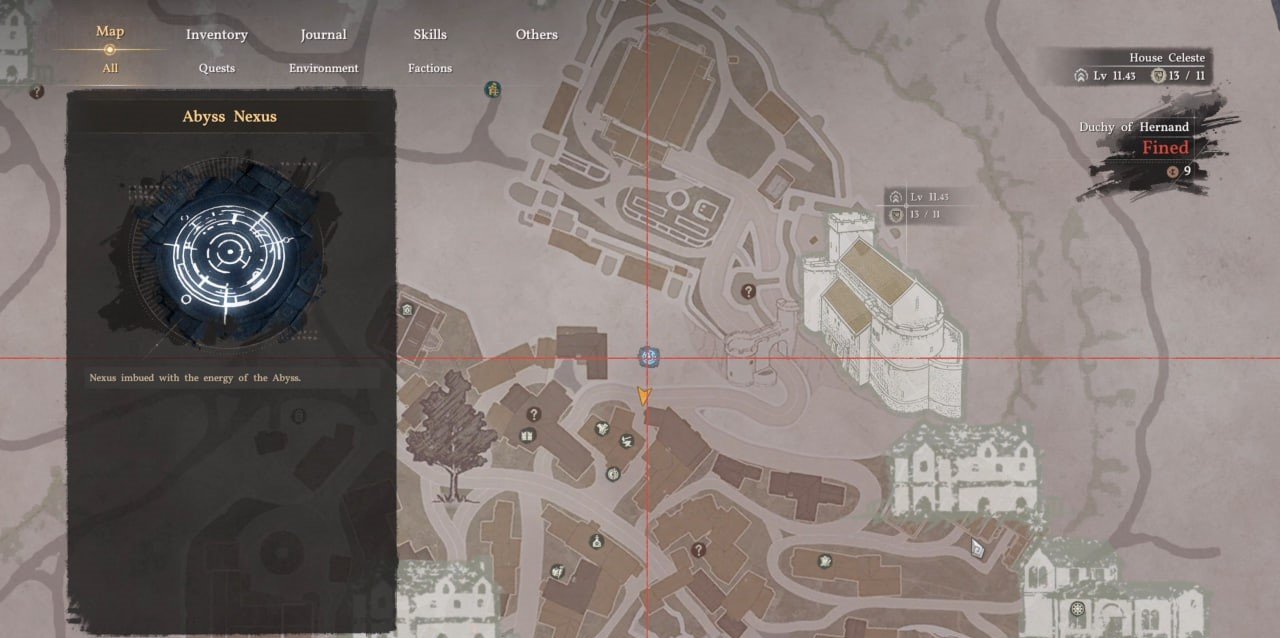Filter map markers by Factions
Image resolution: width=1280 pixels, height=638 pixels.
430,68
